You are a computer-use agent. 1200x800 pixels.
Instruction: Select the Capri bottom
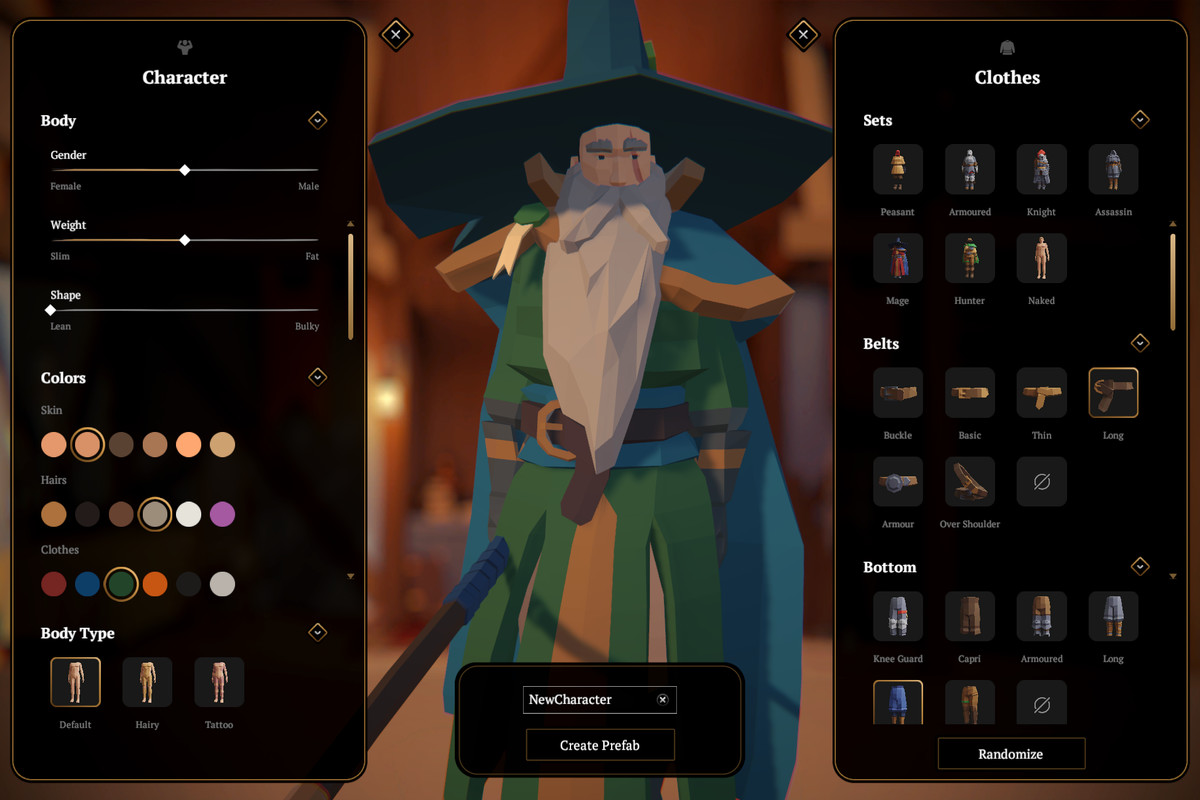point(969,615)
